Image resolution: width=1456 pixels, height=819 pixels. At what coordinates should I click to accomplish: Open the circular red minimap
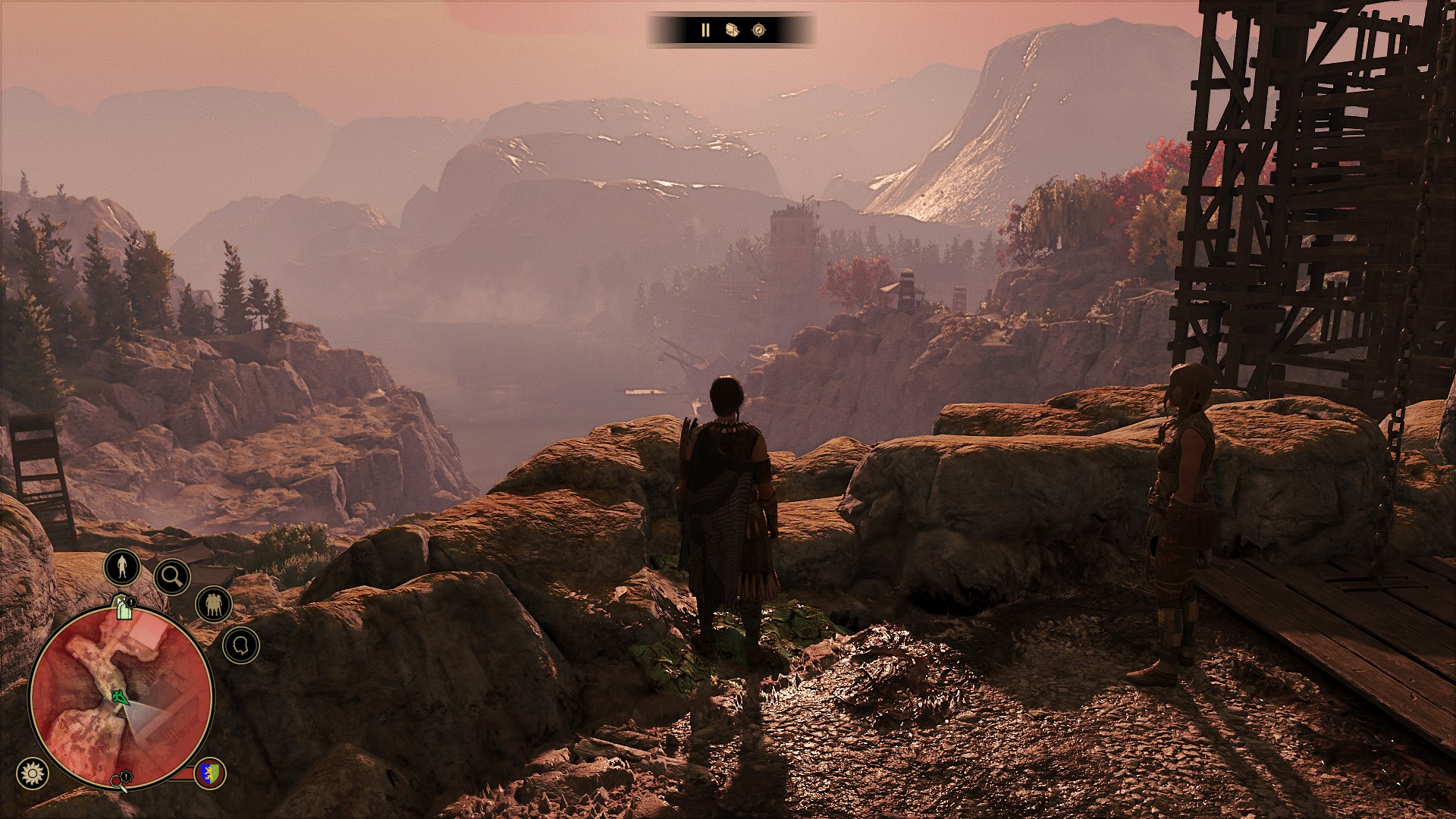coord(121,696)
